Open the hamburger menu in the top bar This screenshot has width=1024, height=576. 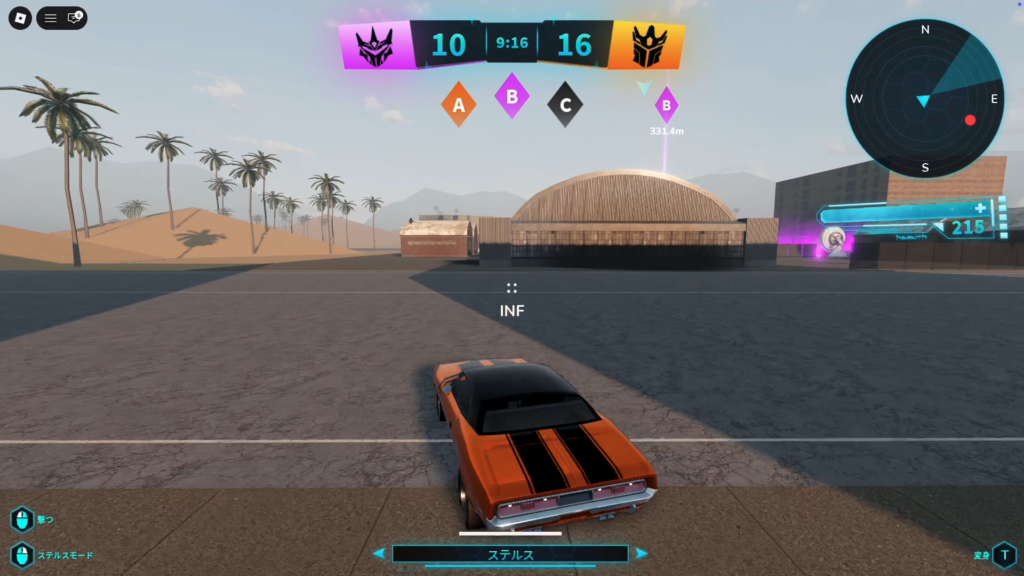(x=50, y=18)
